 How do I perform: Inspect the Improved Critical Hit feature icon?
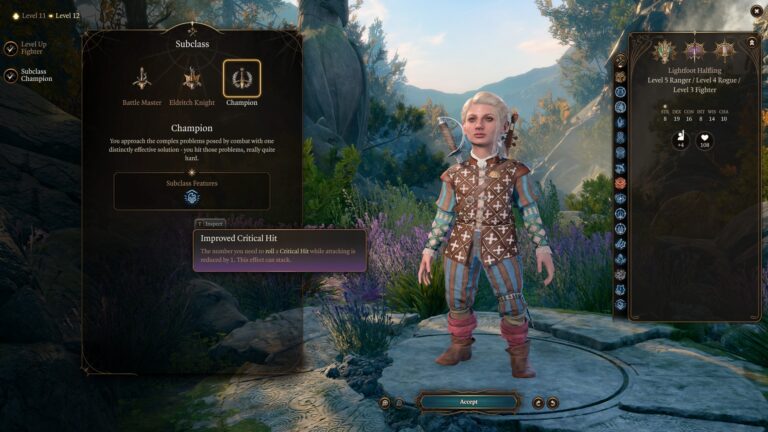coord(191,197)
